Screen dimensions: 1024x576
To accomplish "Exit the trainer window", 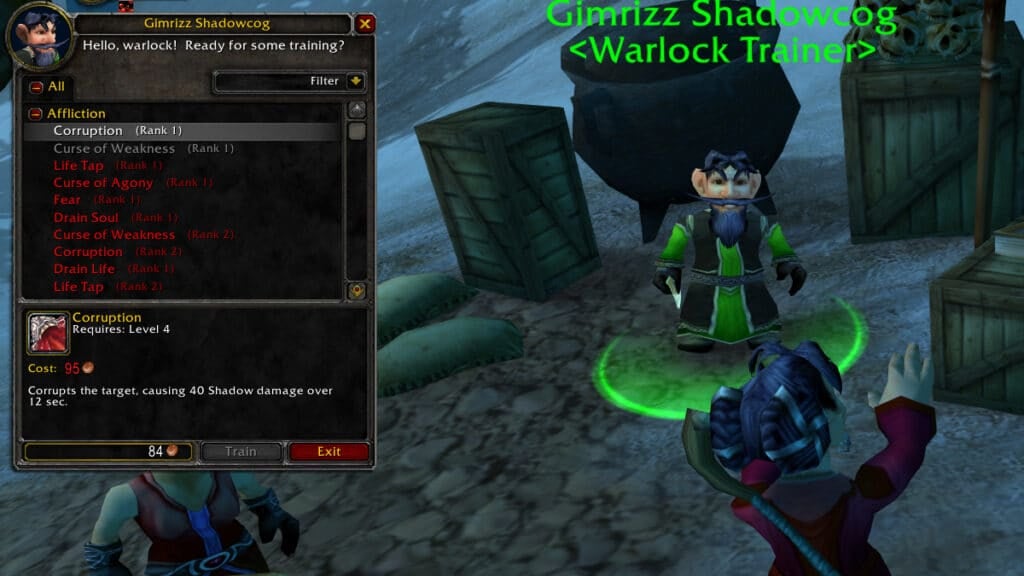I will click(x=329, y=452).
